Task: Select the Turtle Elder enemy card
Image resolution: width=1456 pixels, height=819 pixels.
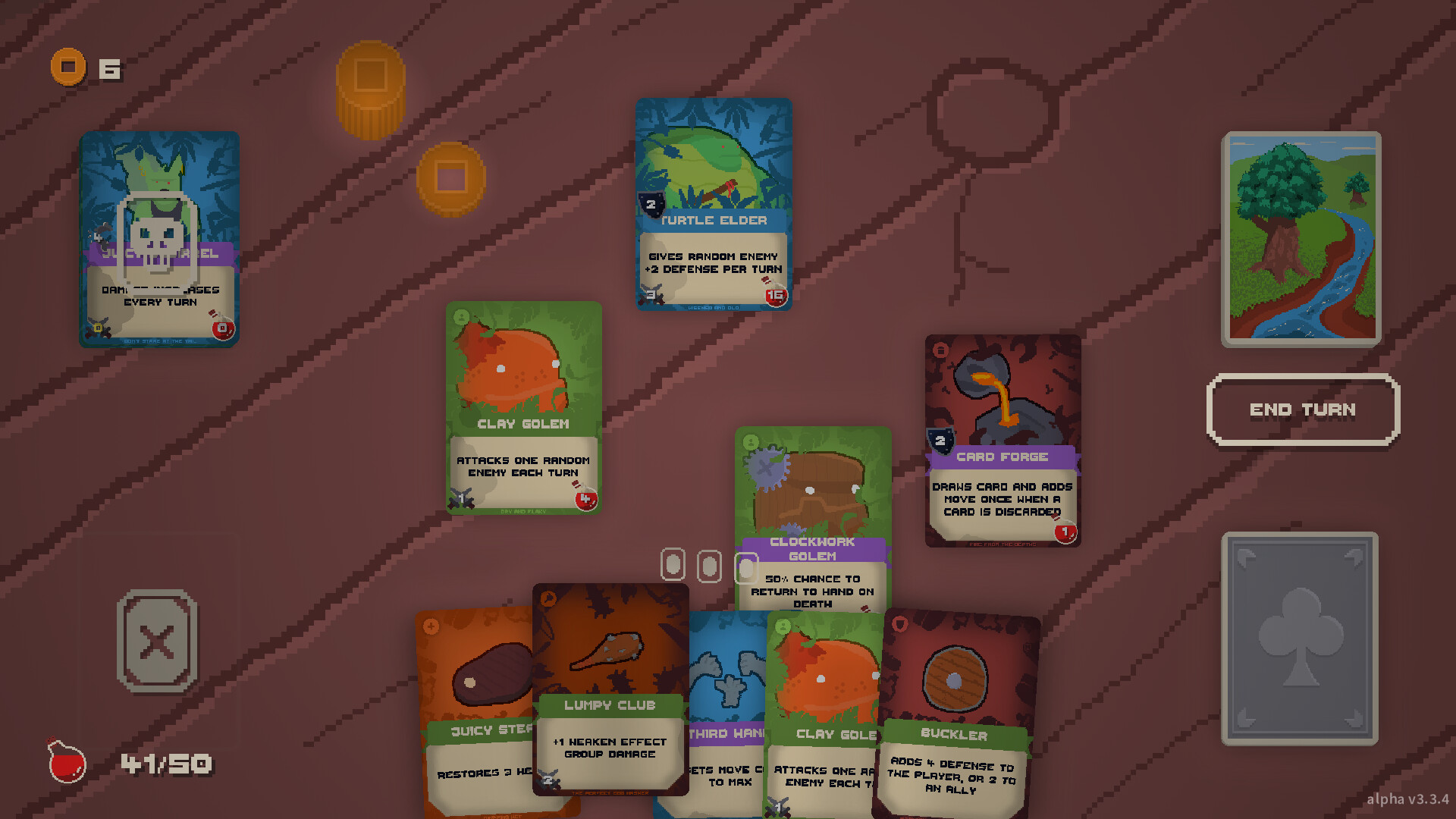Action: click(x=713, y=205)
